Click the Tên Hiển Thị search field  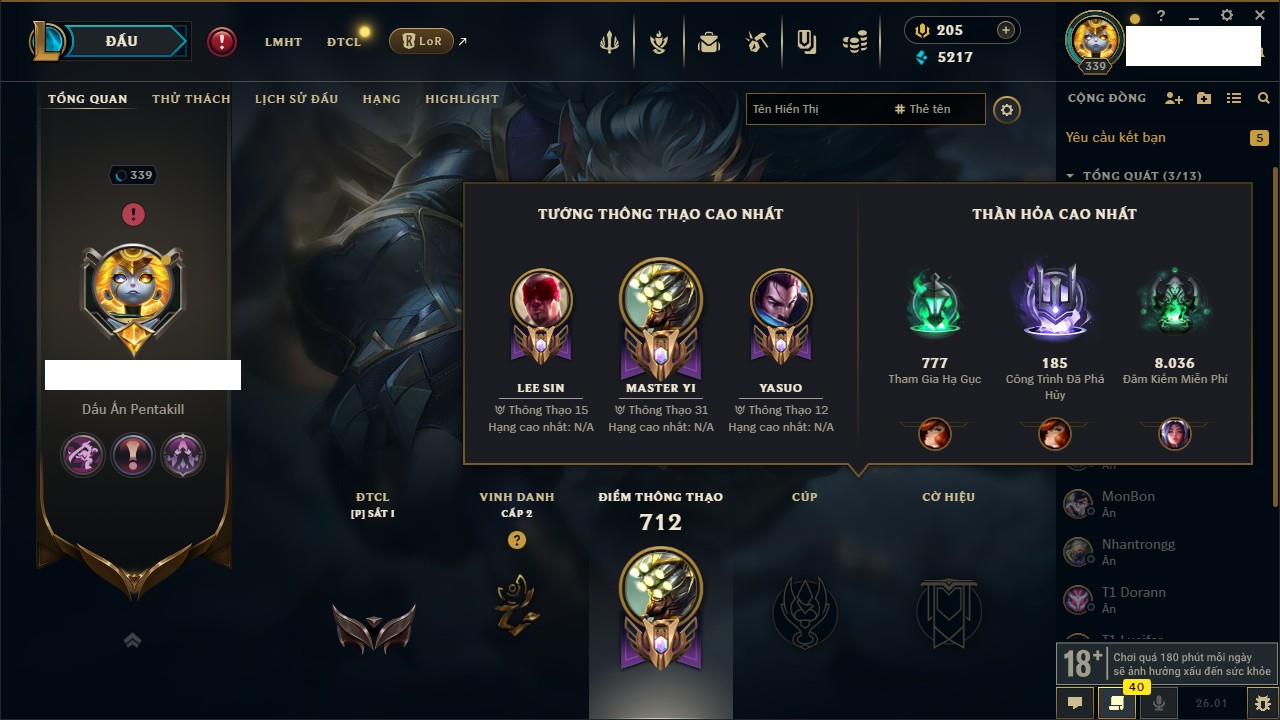[x=815, y=109]
